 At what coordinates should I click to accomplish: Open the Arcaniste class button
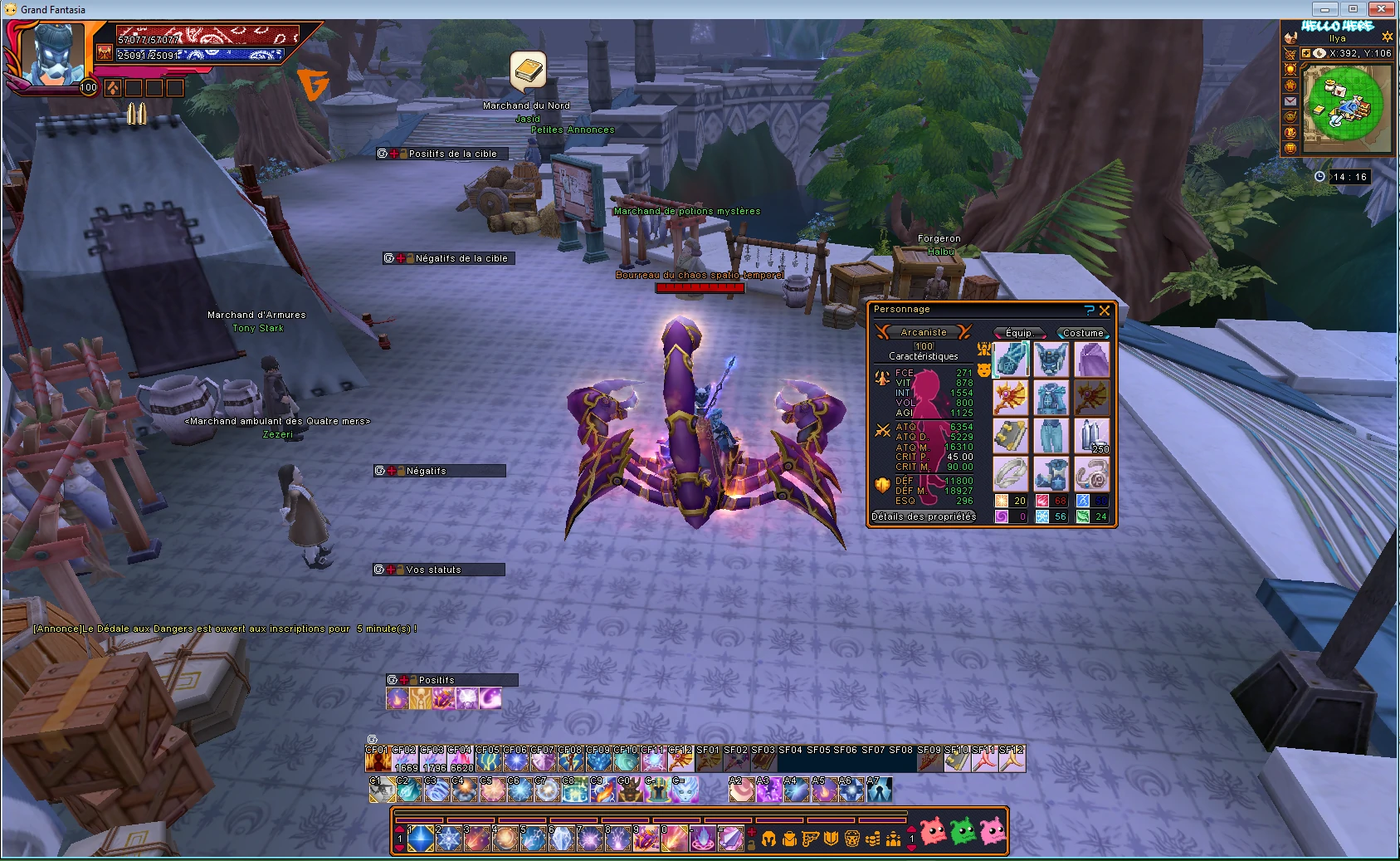pos(924,331)
